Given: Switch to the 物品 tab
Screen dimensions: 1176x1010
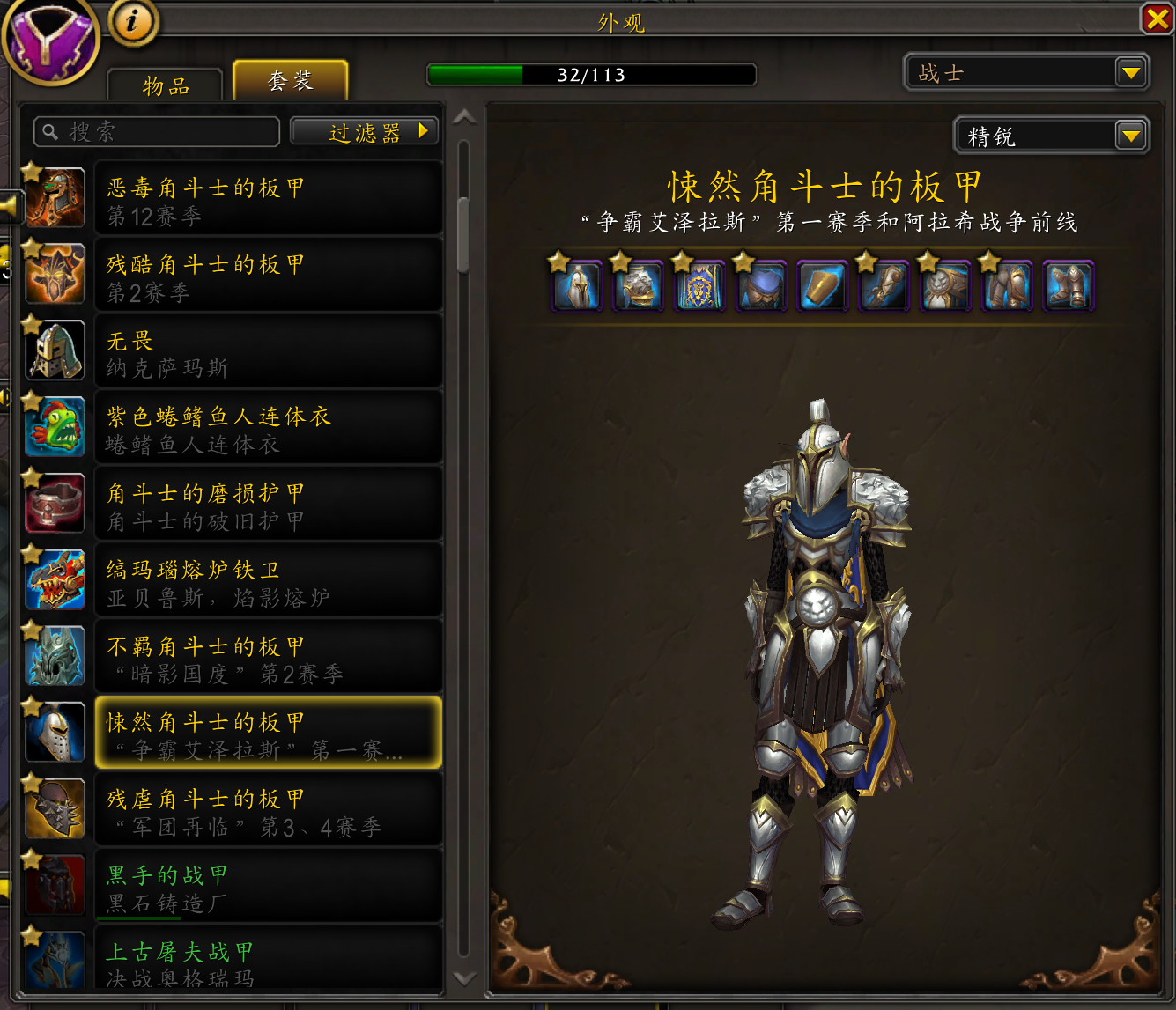Looking at the screenshot, I should 164,85.
